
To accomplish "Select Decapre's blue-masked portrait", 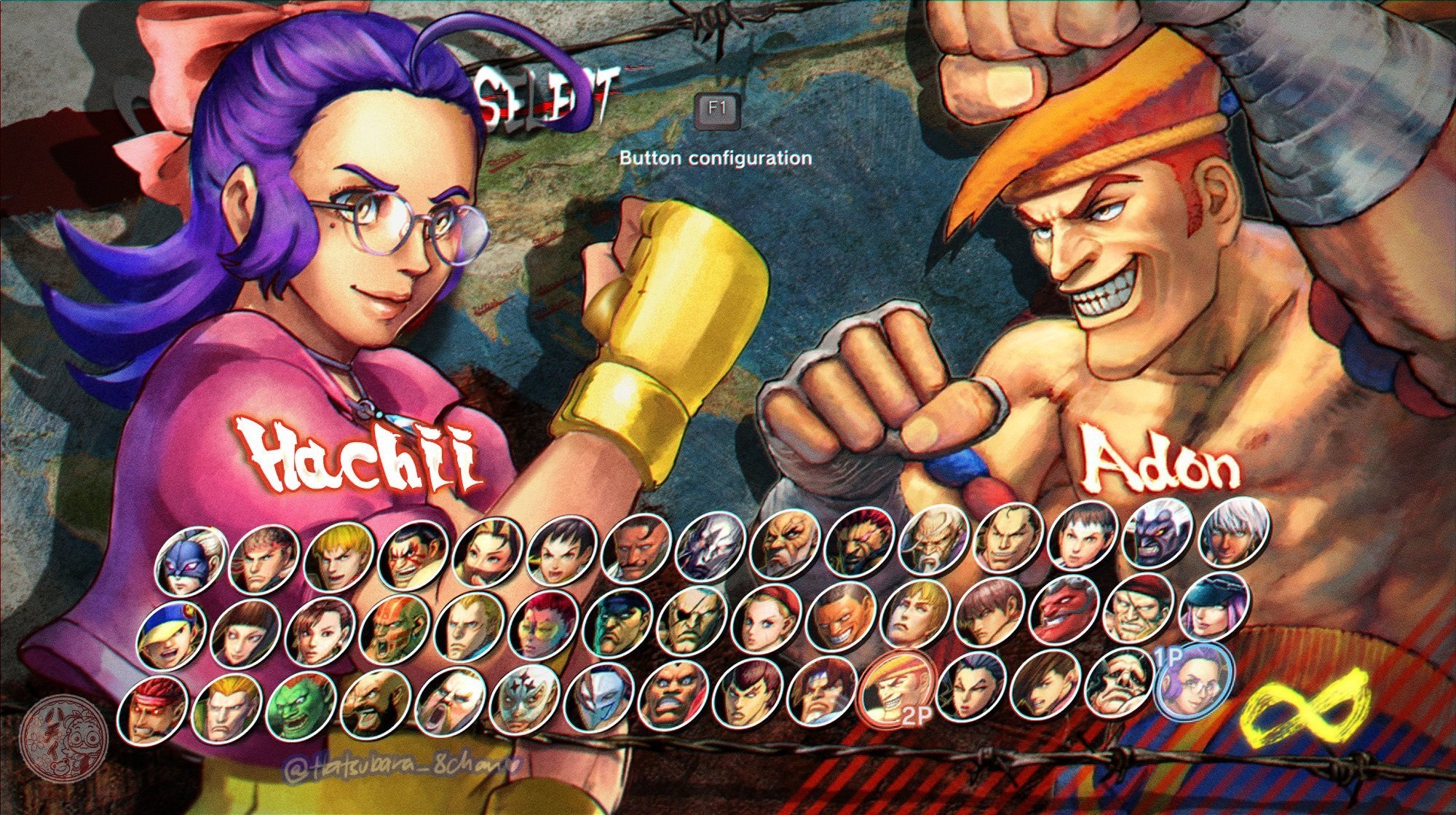I will (188, 561).
